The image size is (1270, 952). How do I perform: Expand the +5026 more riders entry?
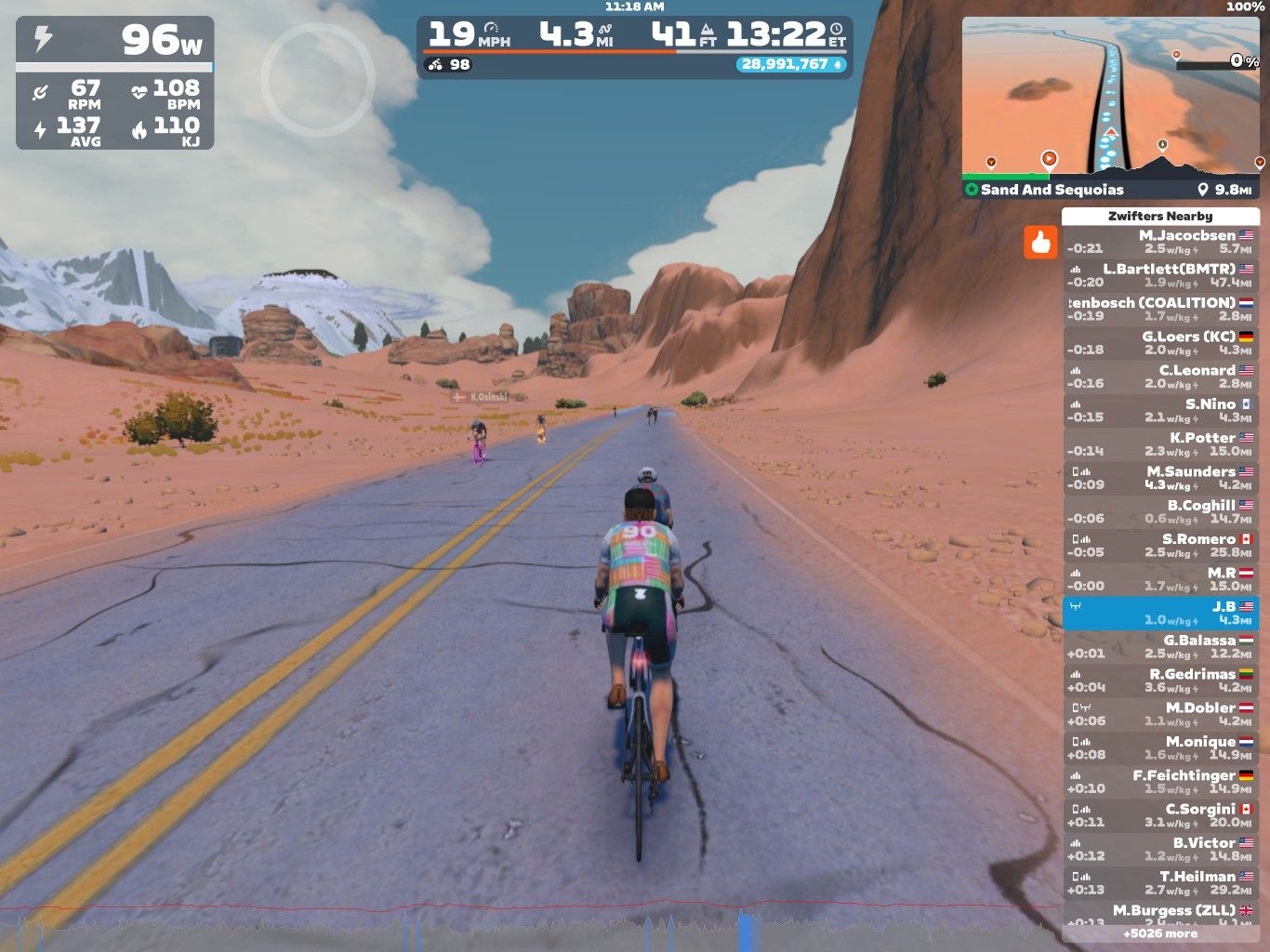point(1160,933)
